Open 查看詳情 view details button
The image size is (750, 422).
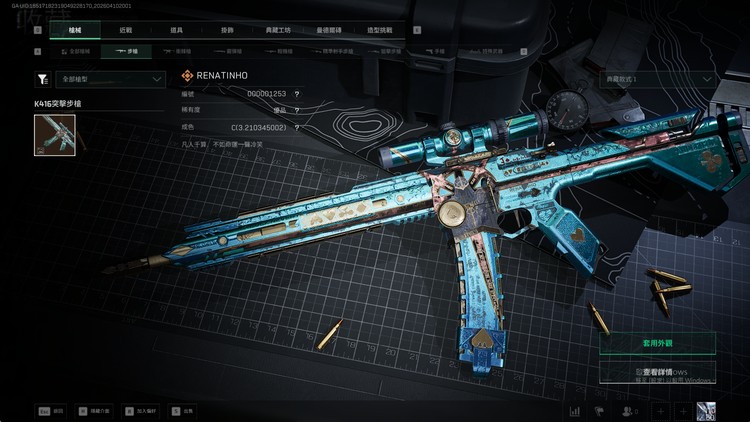click(657, 372)
